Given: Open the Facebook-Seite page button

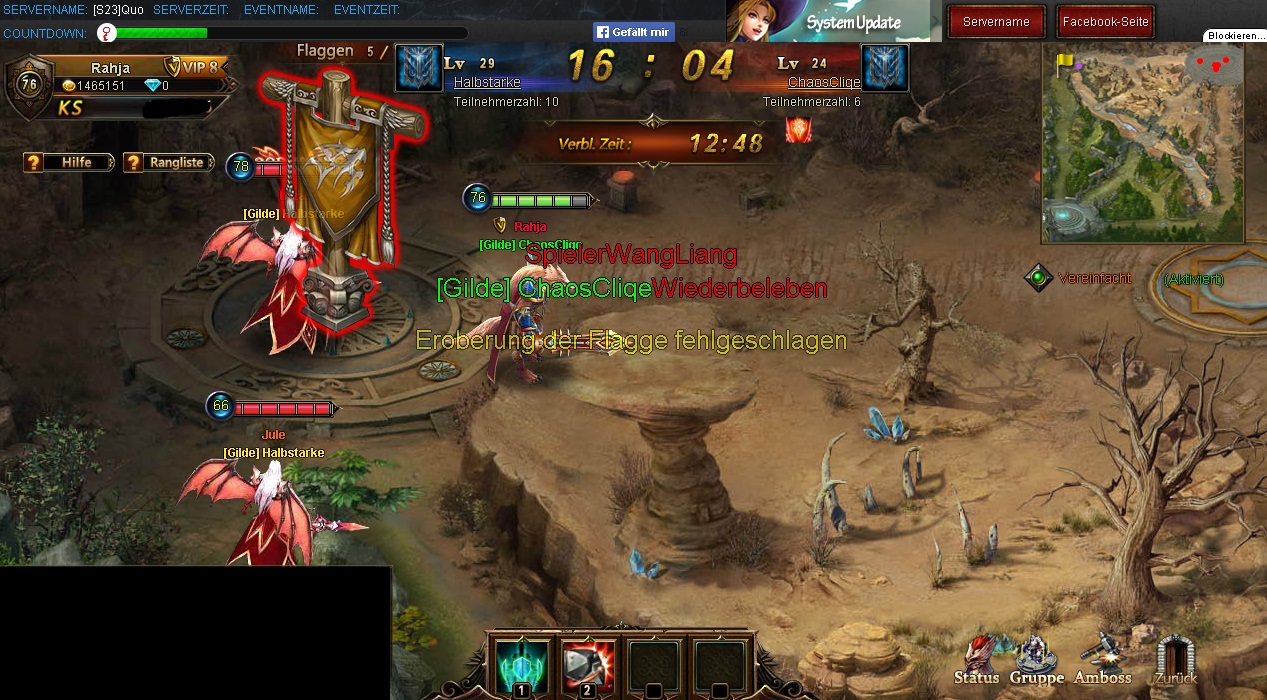Looking at the screenshot, I should click(x=1106, y=22).
